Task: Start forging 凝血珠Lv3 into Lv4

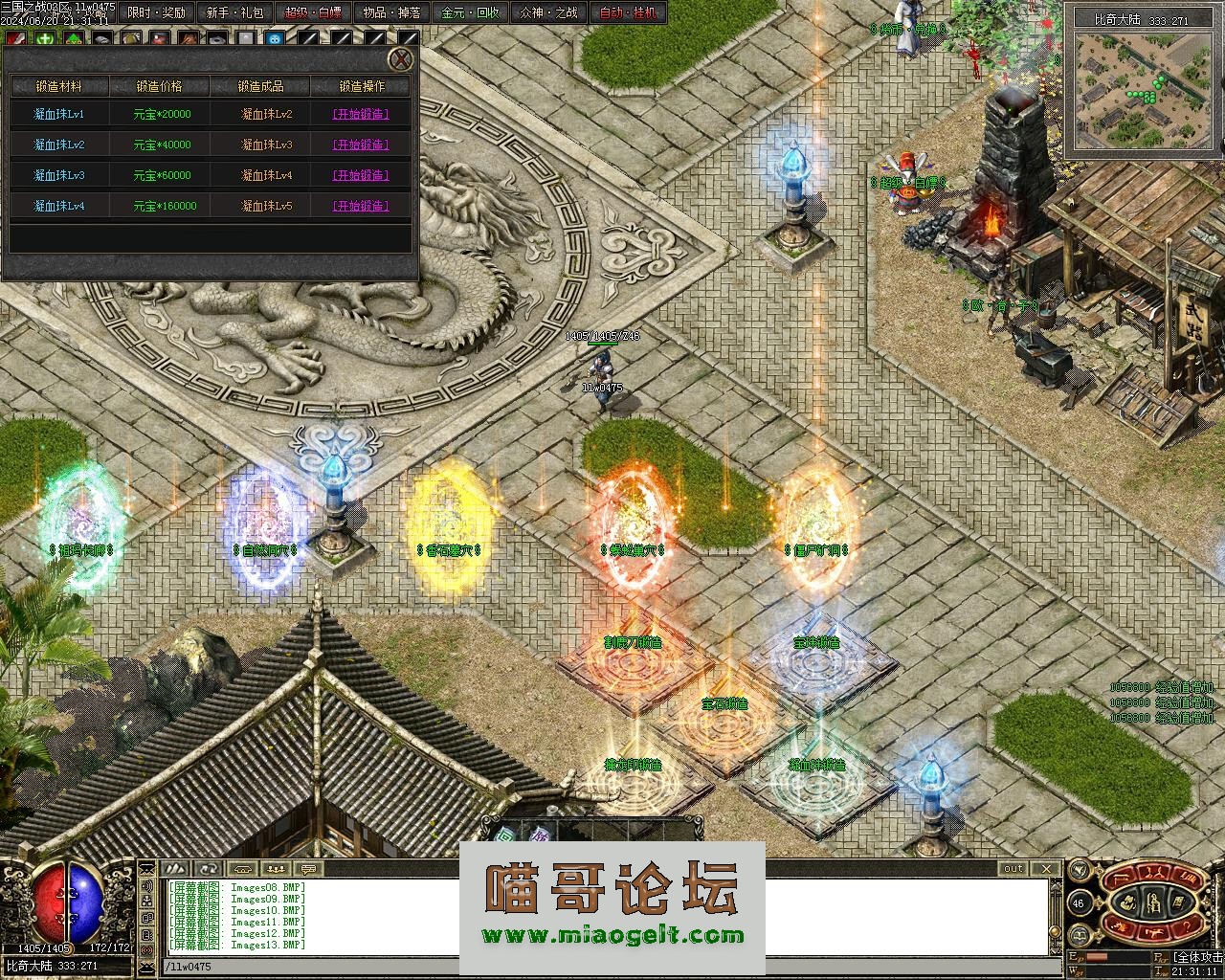Action: point(360,175)
